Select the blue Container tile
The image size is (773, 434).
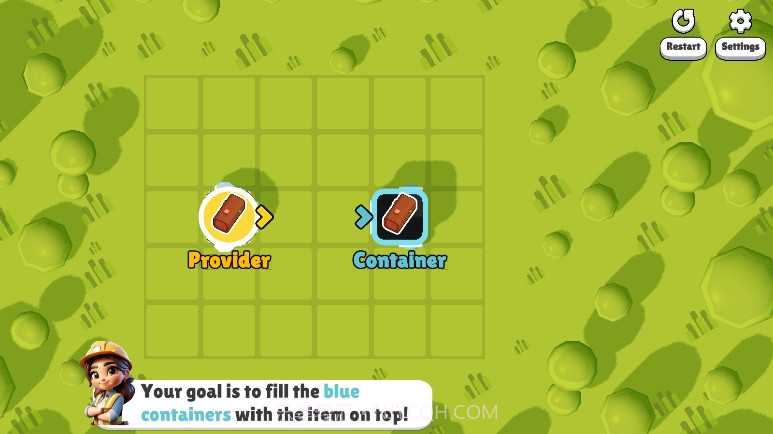click(x=399, y=216)
